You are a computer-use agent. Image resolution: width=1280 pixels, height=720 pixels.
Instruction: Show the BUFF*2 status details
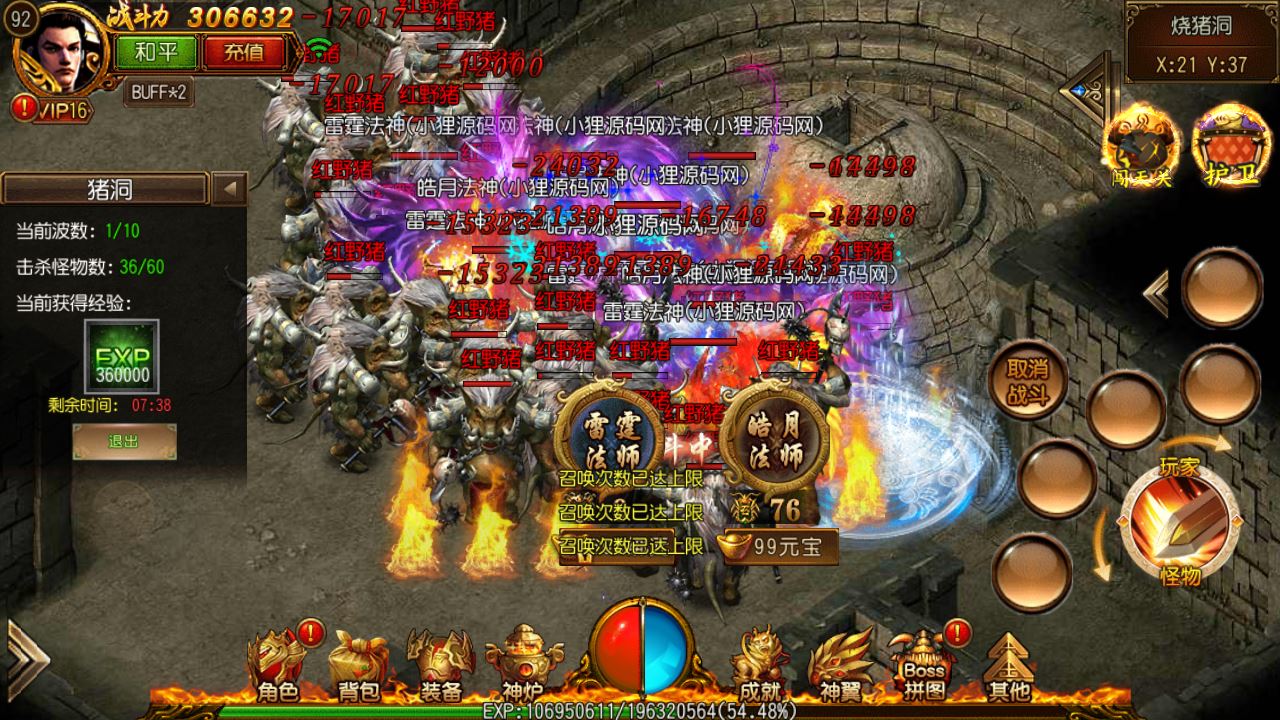click(x=159, y=92)
